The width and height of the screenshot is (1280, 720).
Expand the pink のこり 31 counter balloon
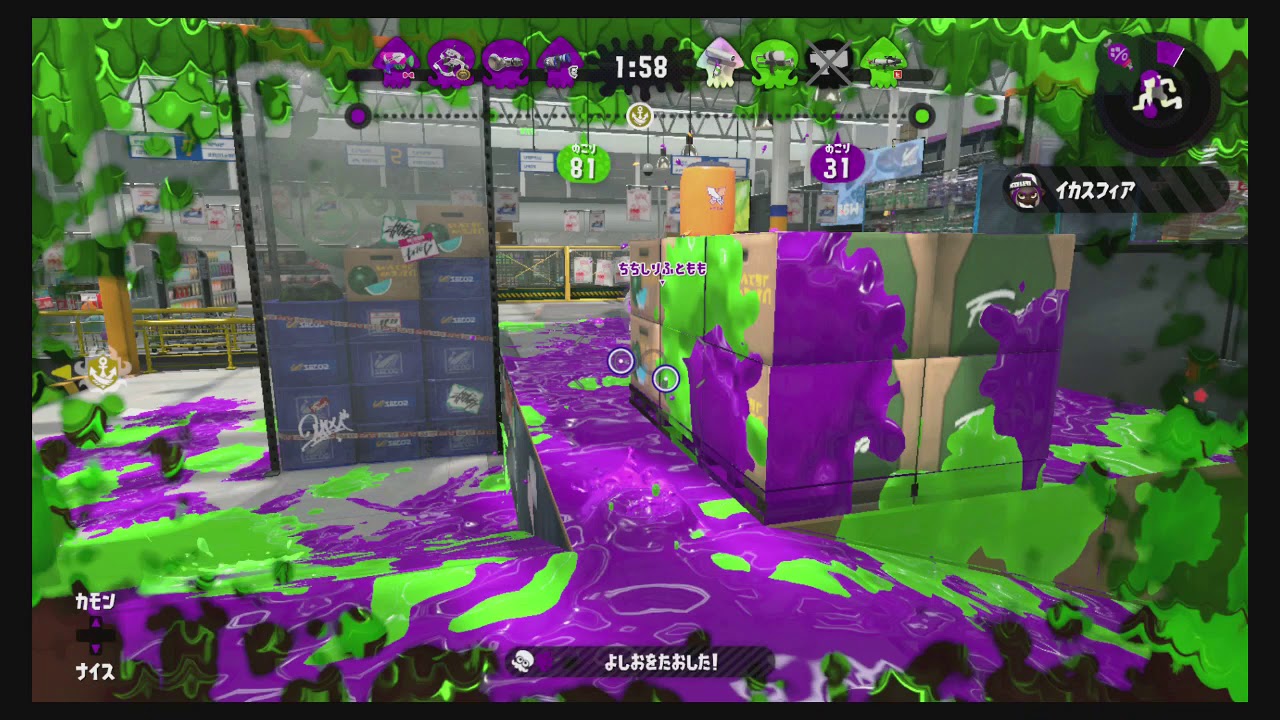point(837,162)
